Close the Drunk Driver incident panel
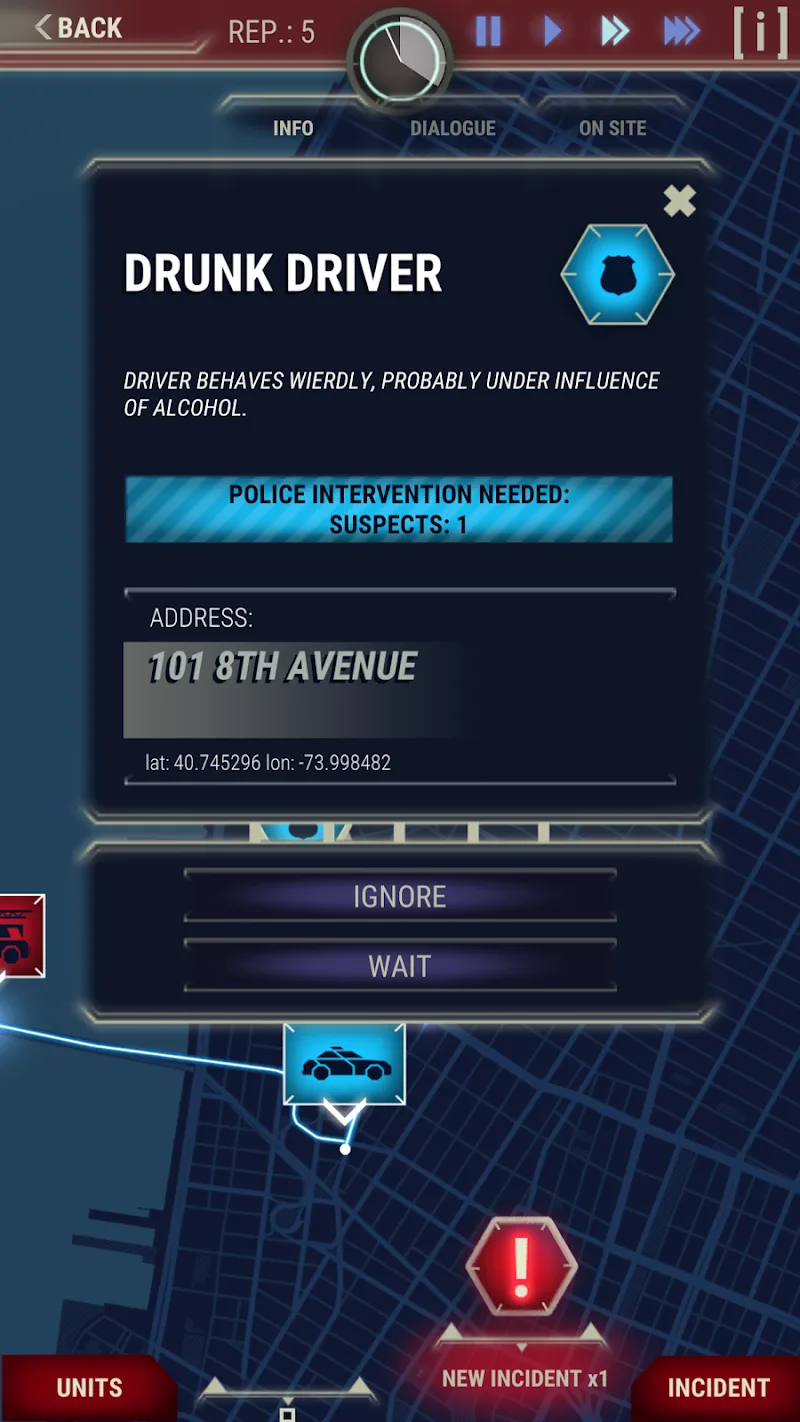 point(679,201)
